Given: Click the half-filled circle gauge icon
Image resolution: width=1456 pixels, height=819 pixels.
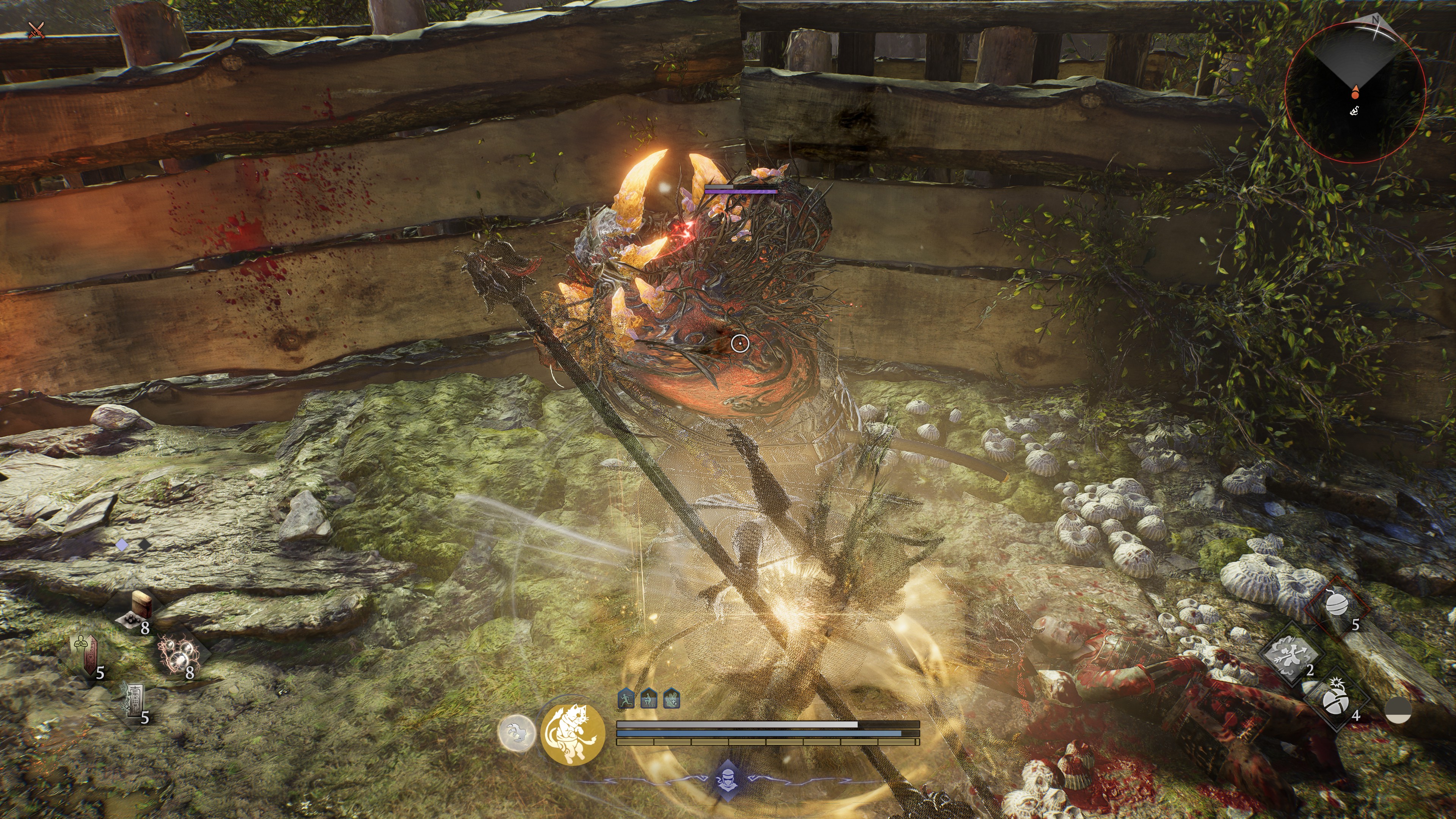Looking at the screenshot, I should pyautogui.click(x=1398, y=709).
